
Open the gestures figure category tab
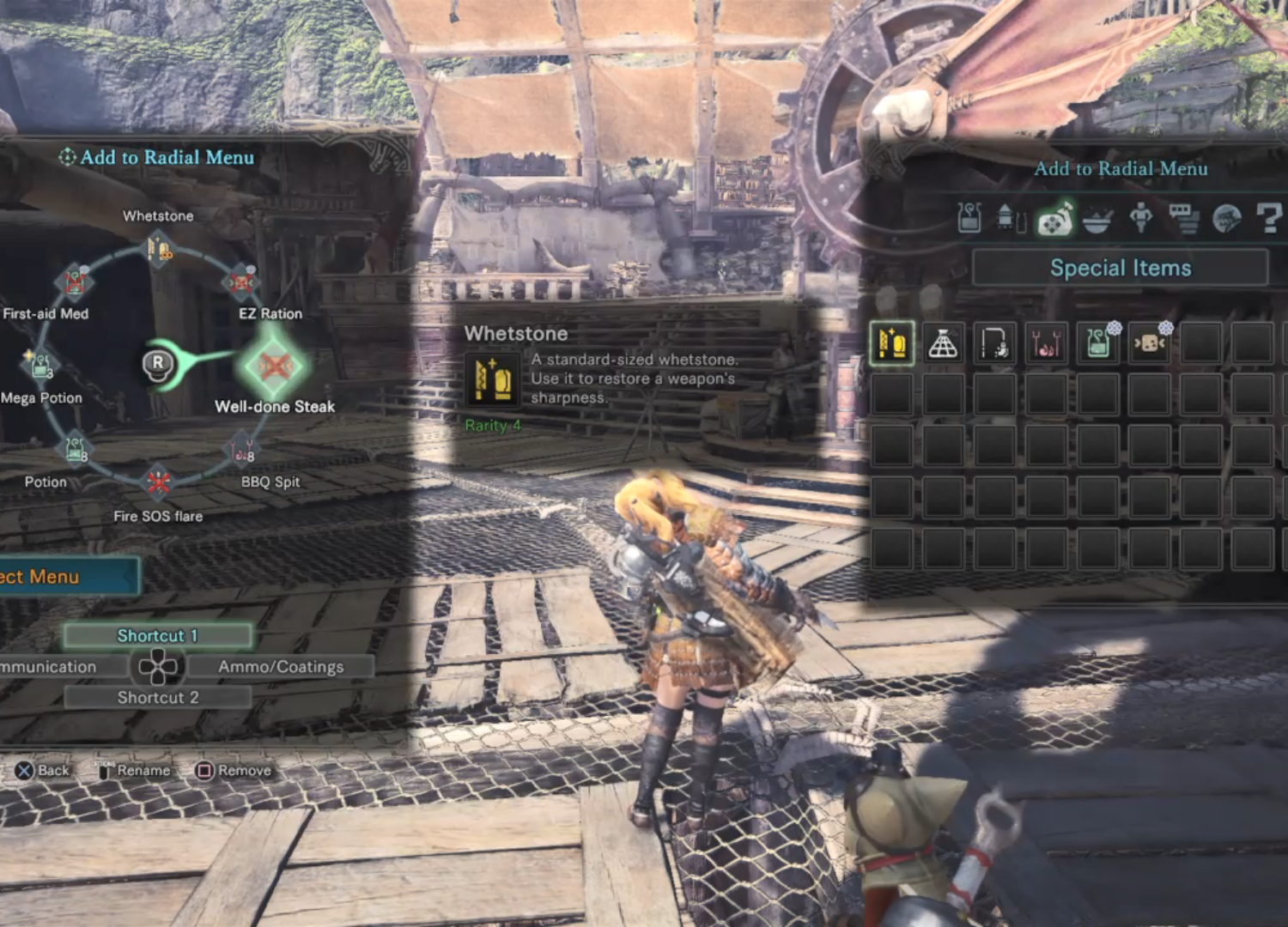click(x=1140, y=219)
